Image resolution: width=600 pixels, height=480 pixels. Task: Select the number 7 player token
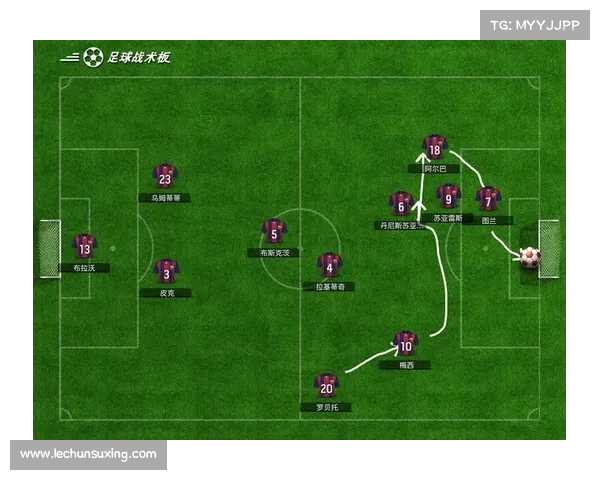[487, 200]
